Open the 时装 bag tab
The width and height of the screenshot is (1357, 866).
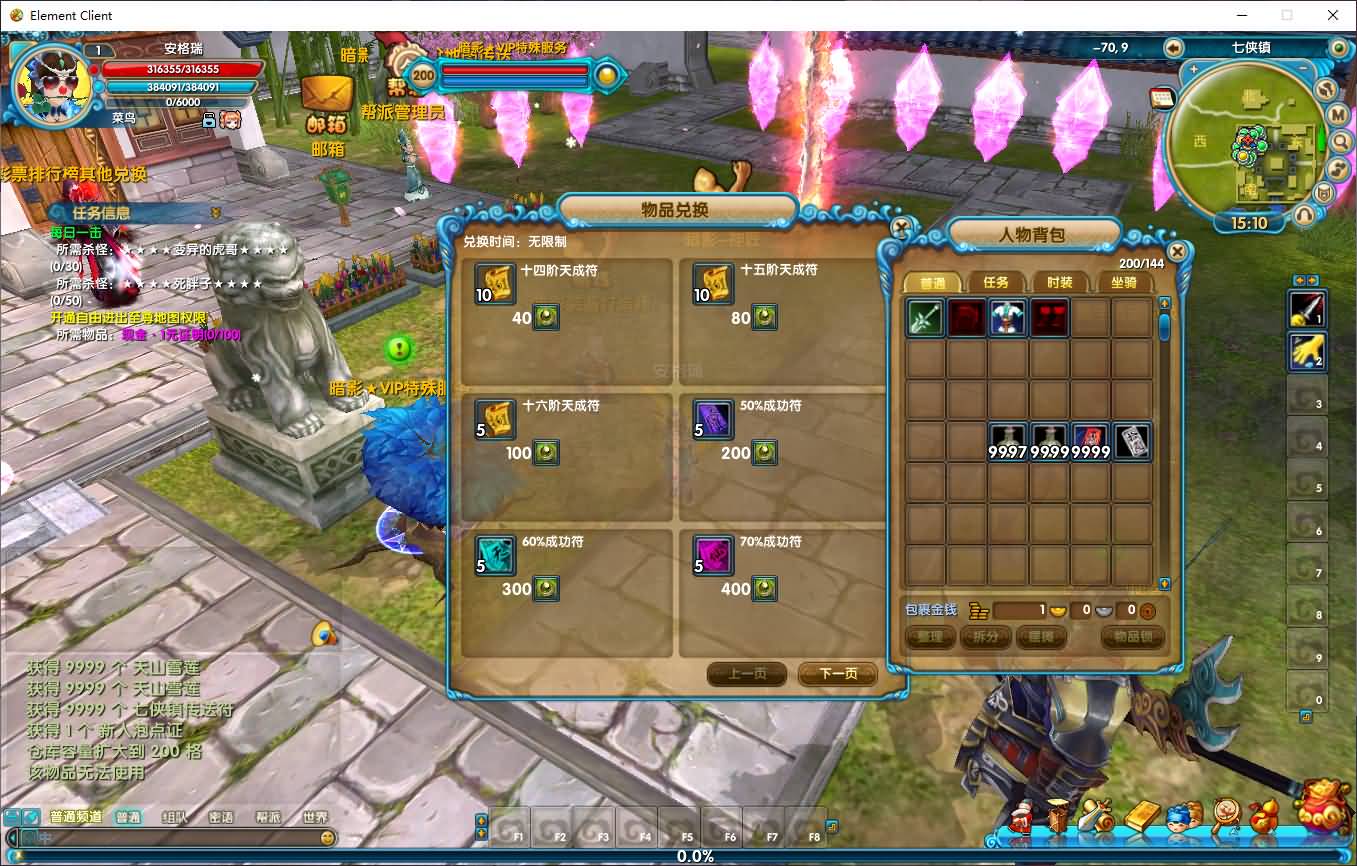[1060, 283]
